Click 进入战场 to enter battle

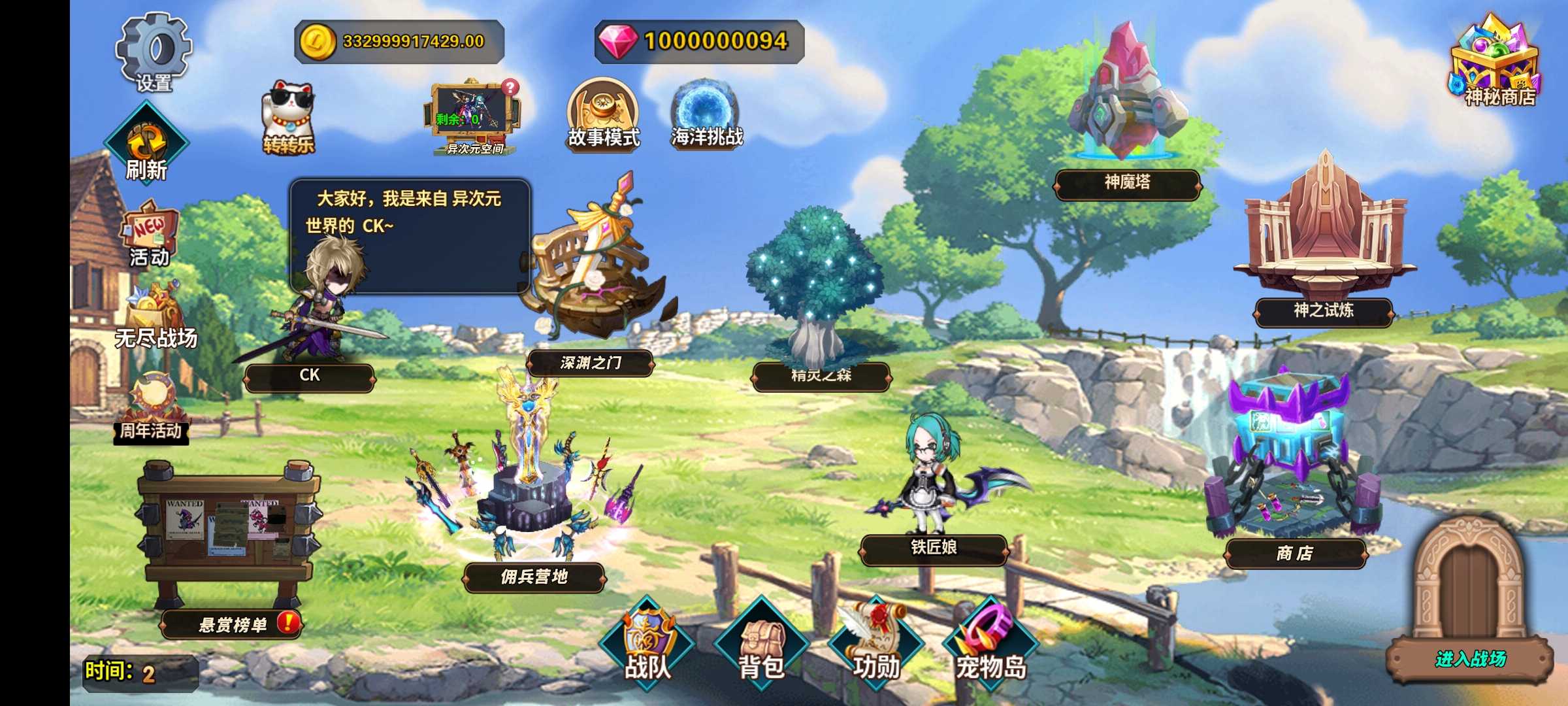pyautogui.click(x=1470, y=658)
